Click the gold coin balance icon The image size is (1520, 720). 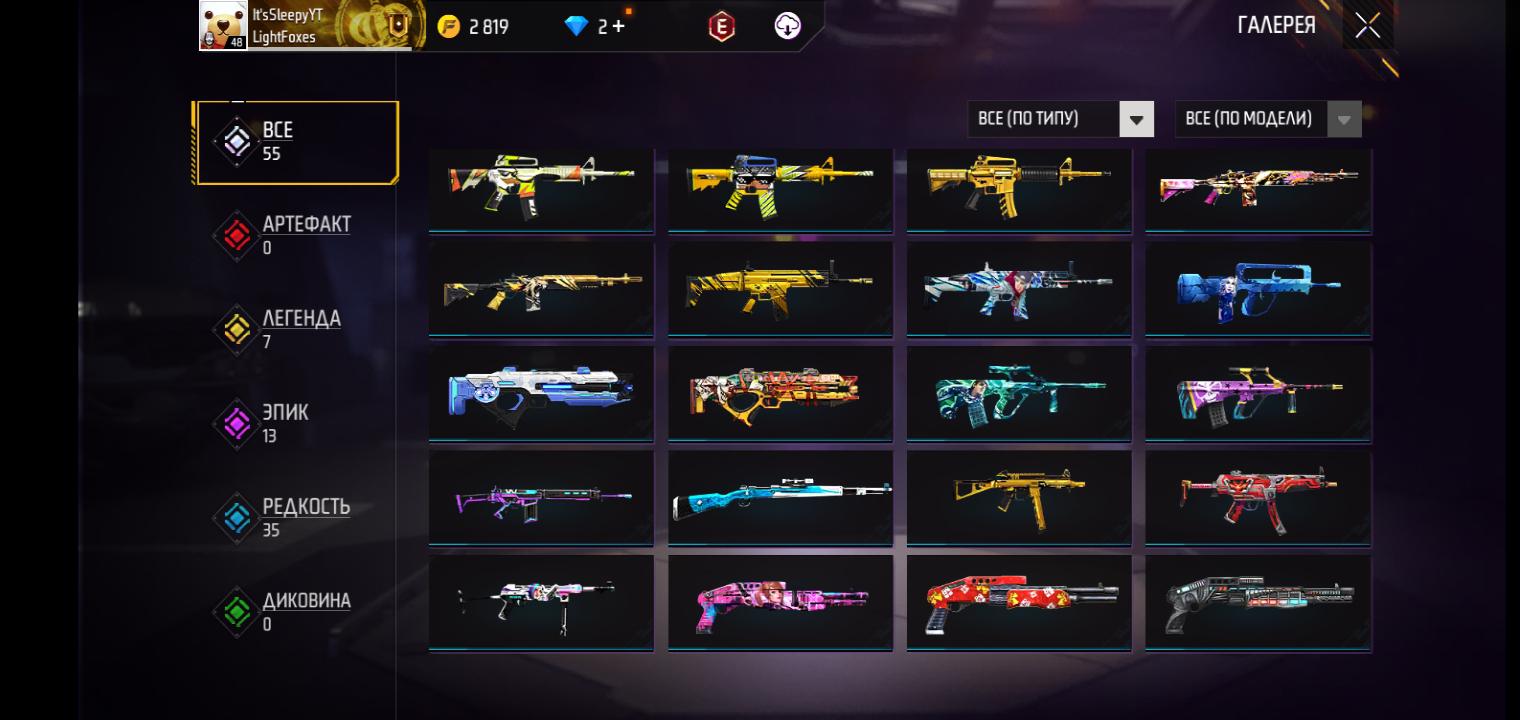(x=449, y=27)
